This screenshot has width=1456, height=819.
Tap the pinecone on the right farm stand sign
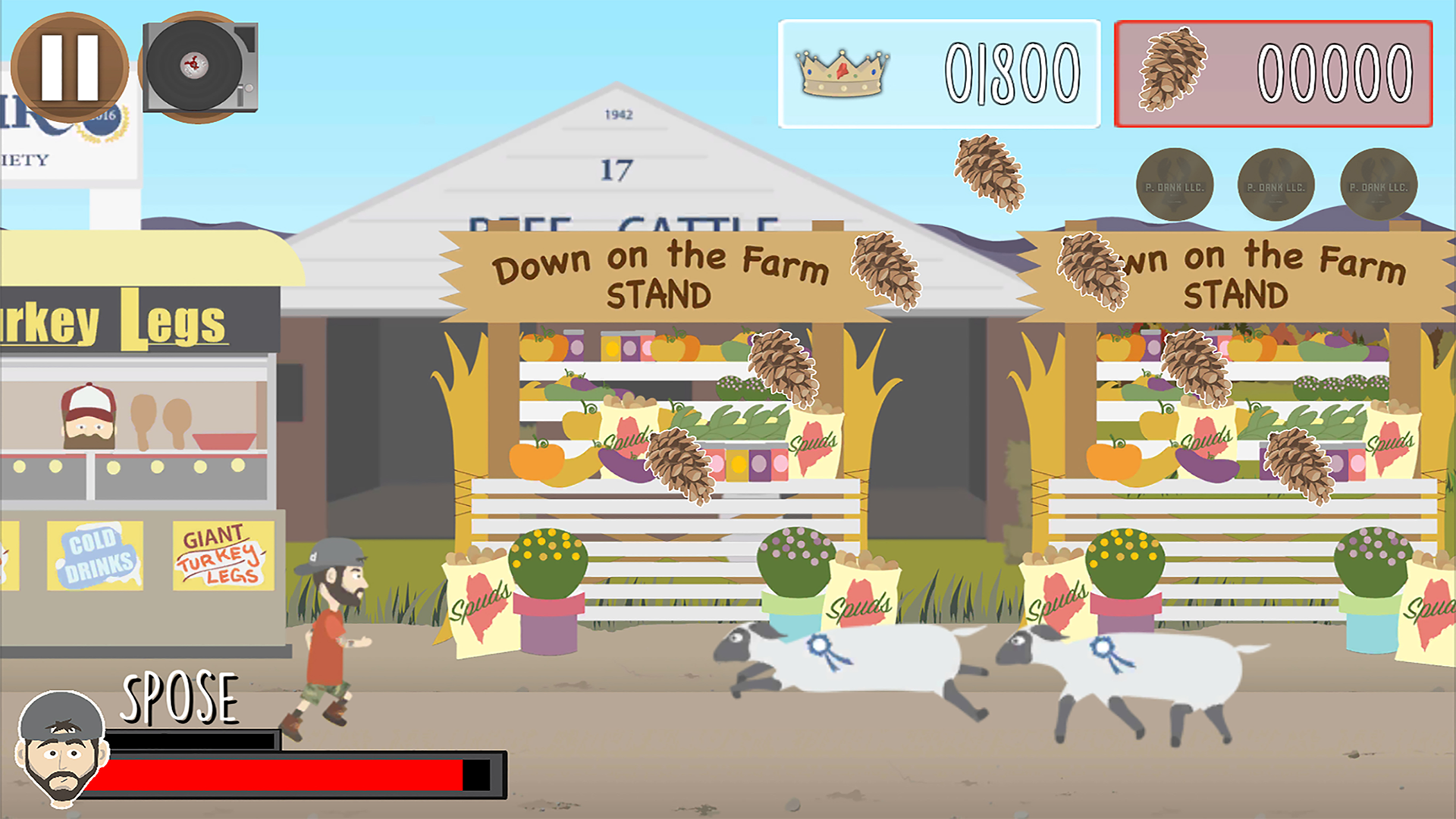pos(1092,269)
